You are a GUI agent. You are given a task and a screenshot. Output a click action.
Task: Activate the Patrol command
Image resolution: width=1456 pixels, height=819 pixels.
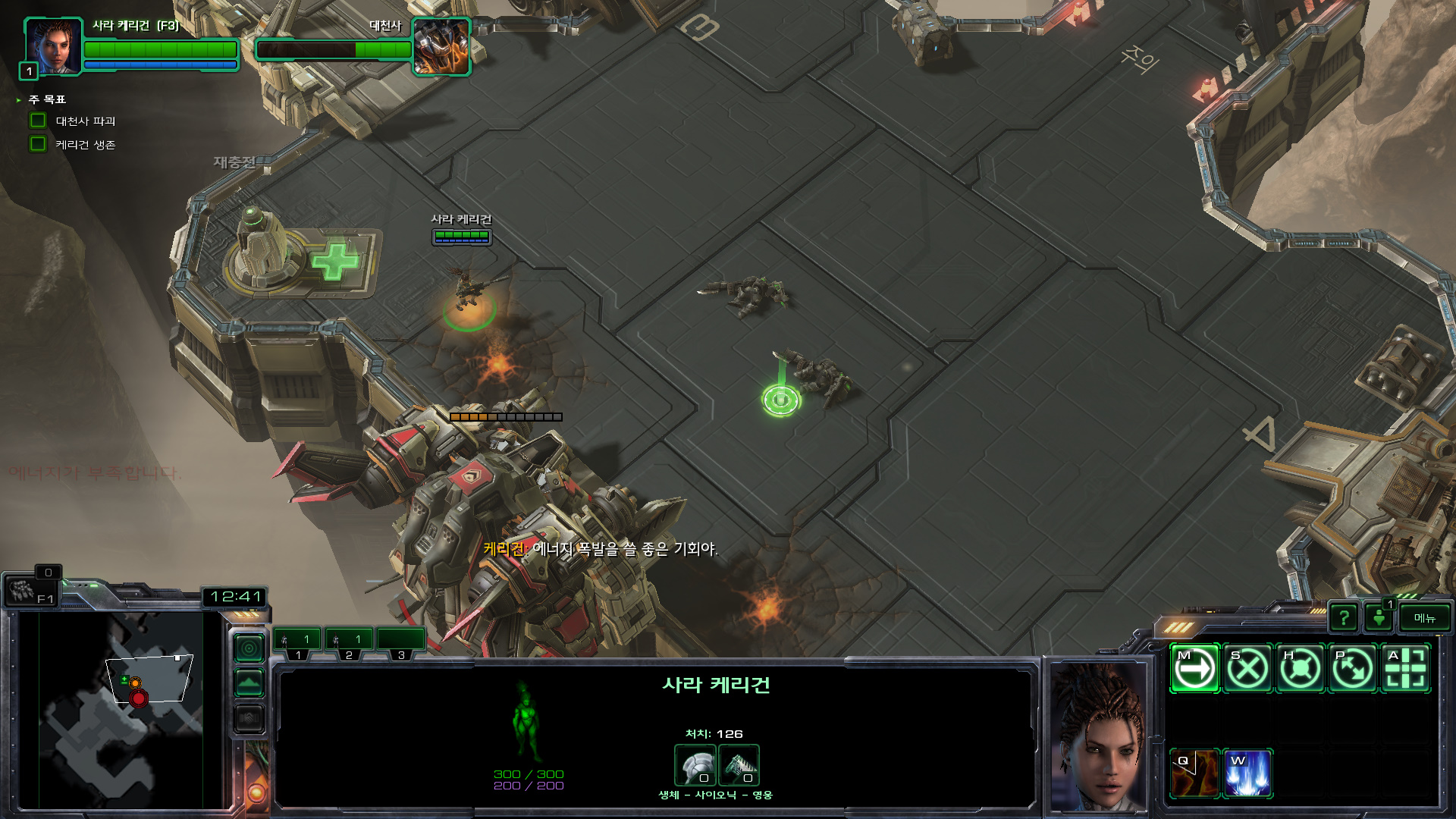tap(1353, 669)
